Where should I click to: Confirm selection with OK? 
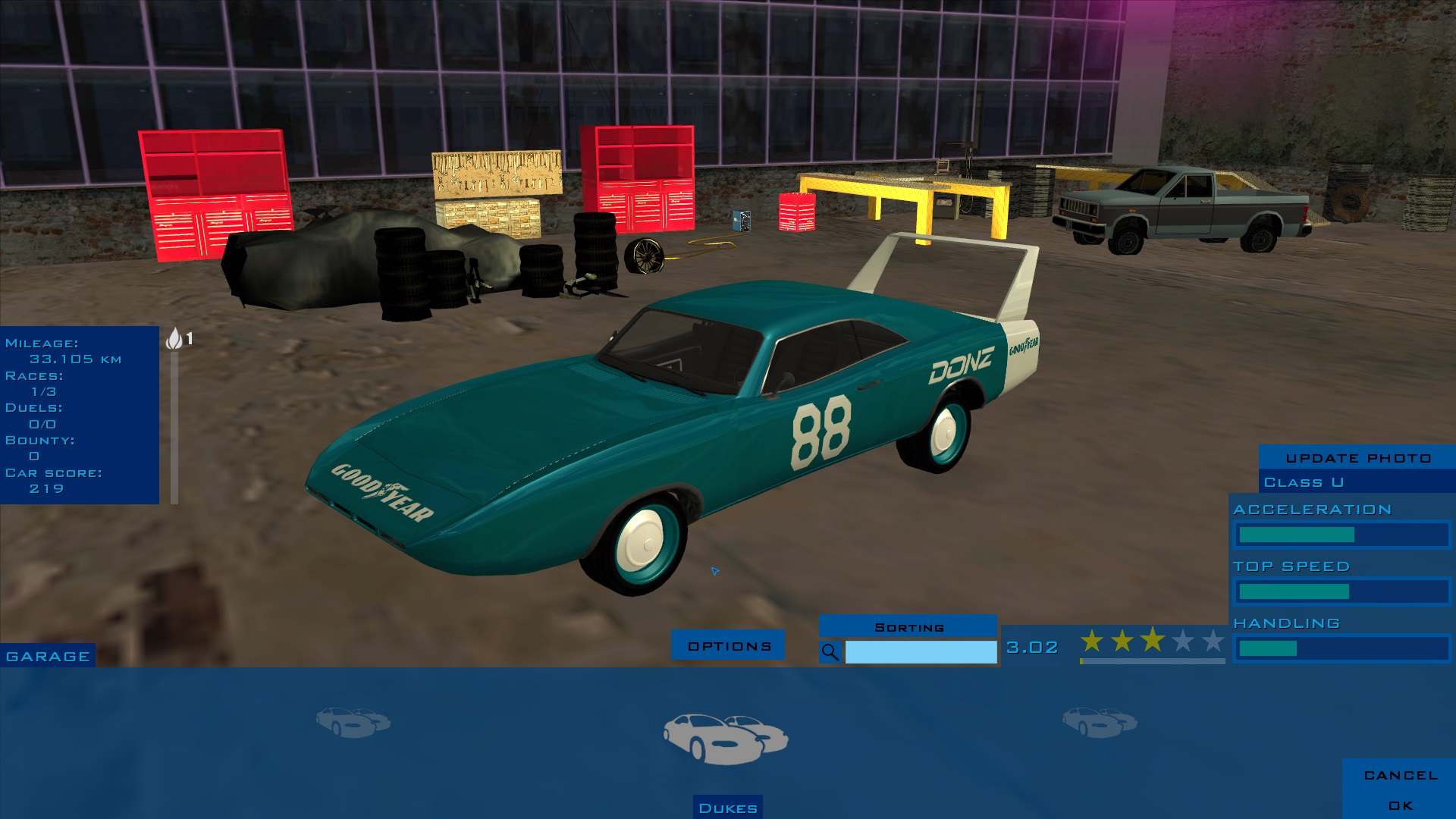point(1400,805)
